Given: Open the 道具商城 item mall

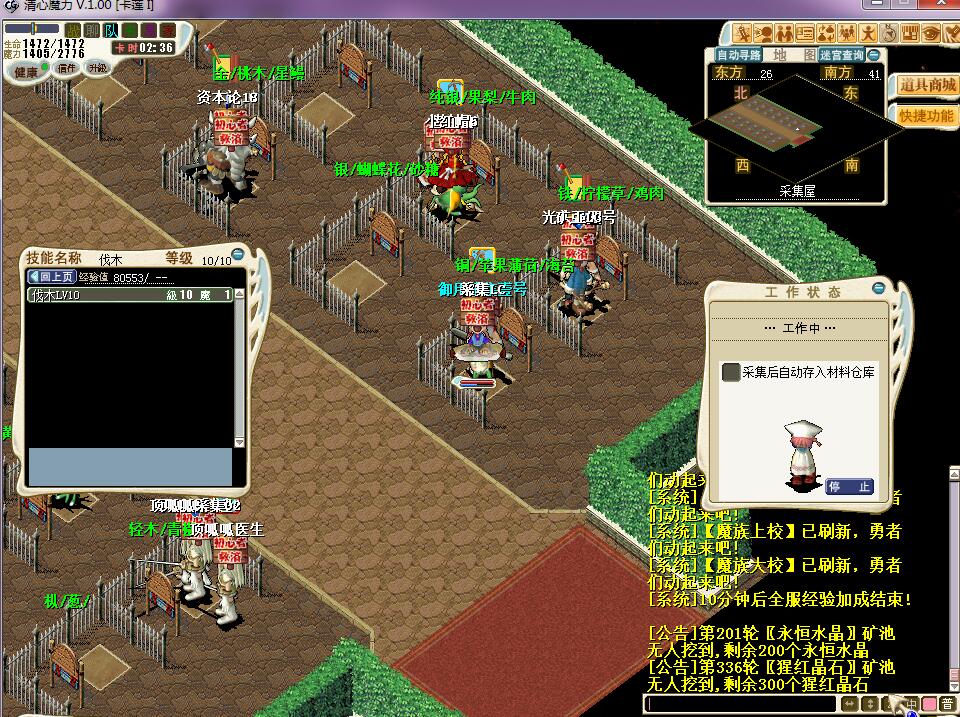Looking at the screenshot, I should [926, 86].
